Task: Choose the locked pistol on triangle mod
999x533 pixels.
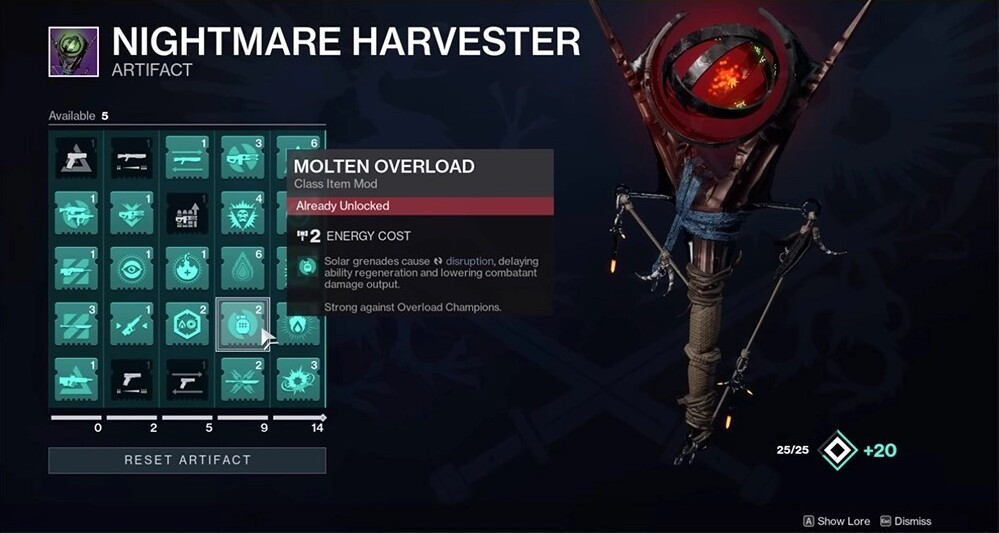Action: [x=76, y=157]
